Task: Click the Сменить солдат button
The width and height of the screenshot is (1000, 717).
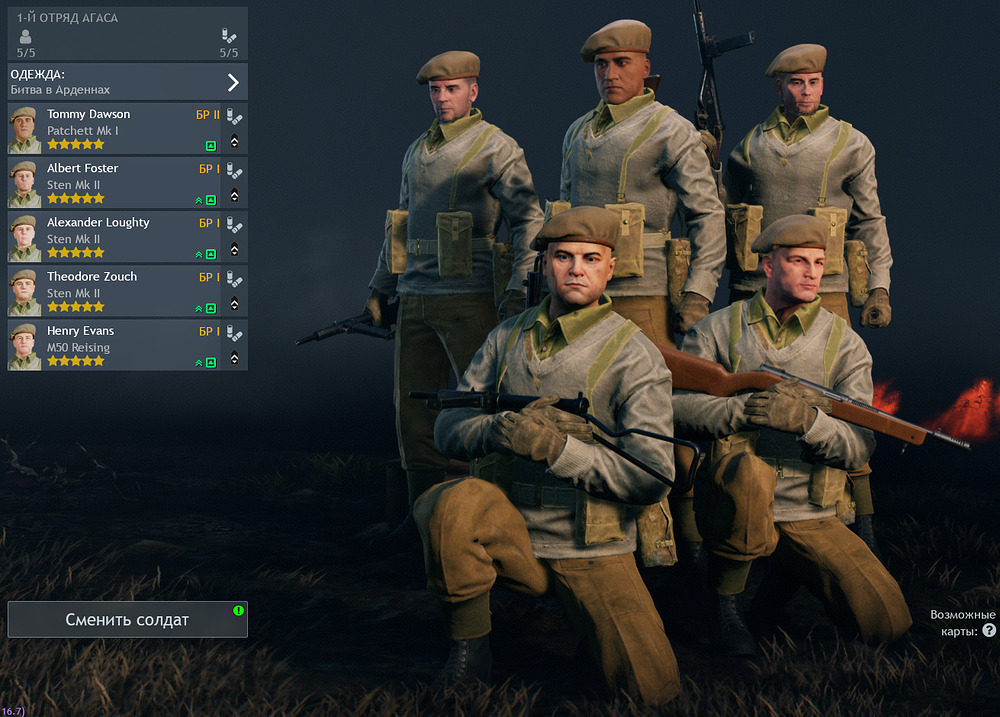Action: pyautogui.click(x=127, y=620)
